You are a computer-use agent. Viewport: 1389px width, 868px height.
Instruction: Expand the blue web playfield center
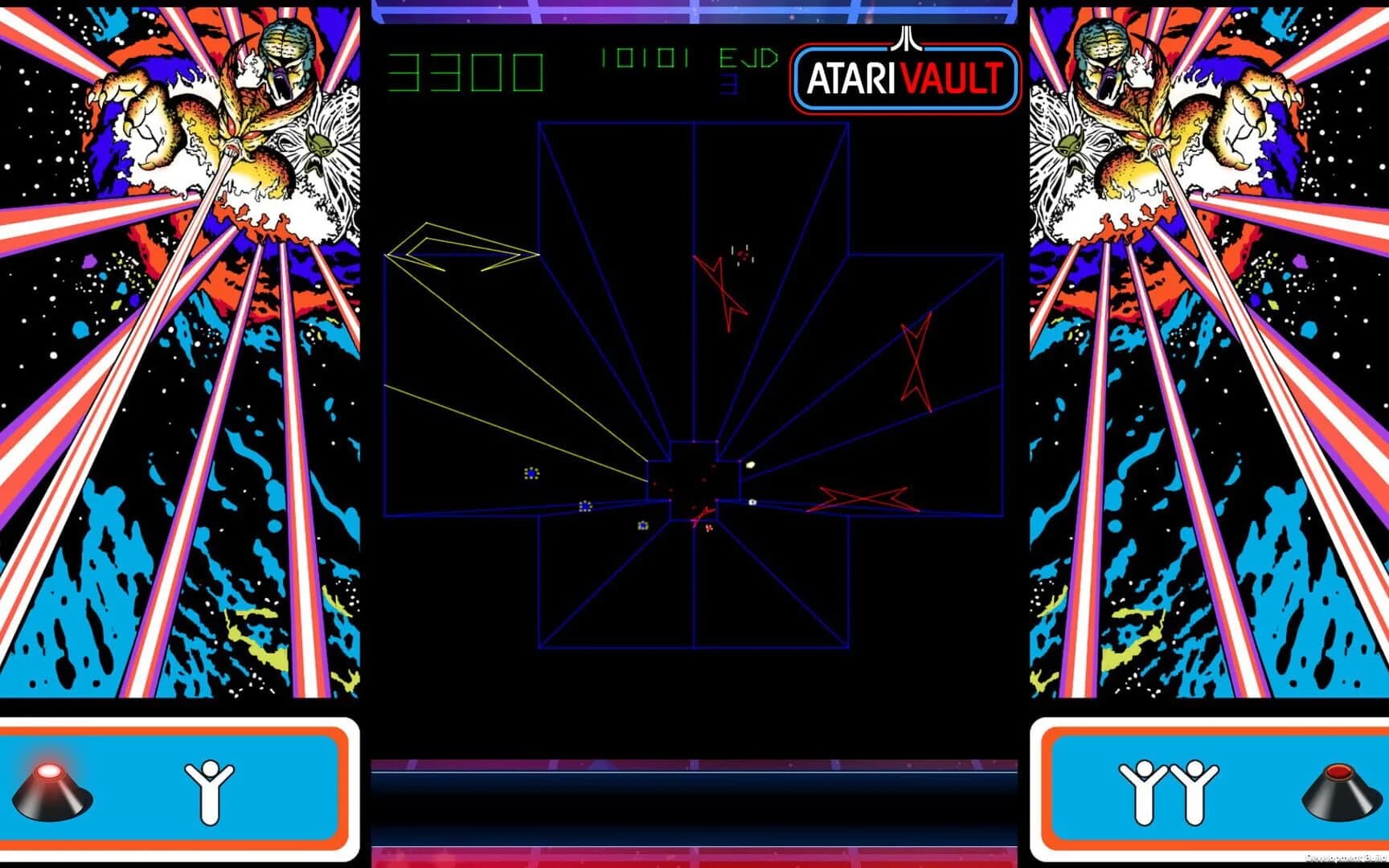(695, 474)
